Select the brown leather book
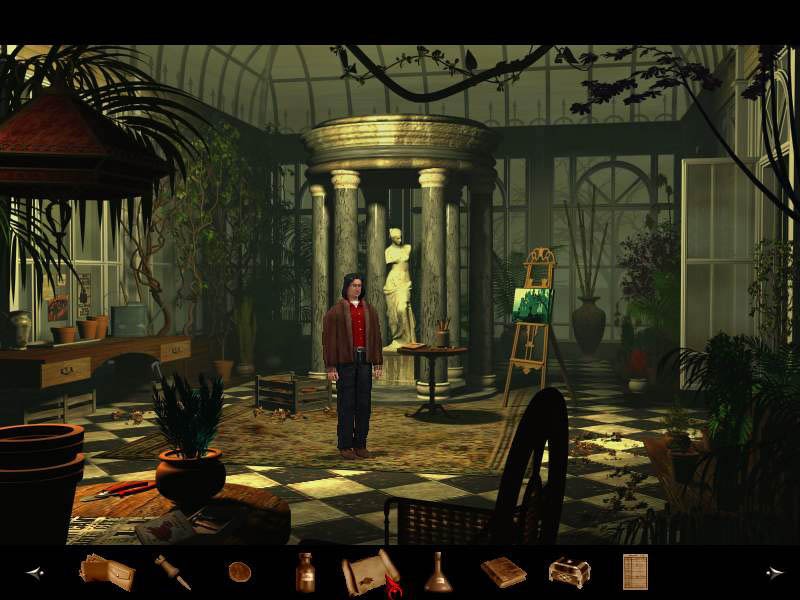The width and height of the screenshot is (800, 600). [503, 572]
